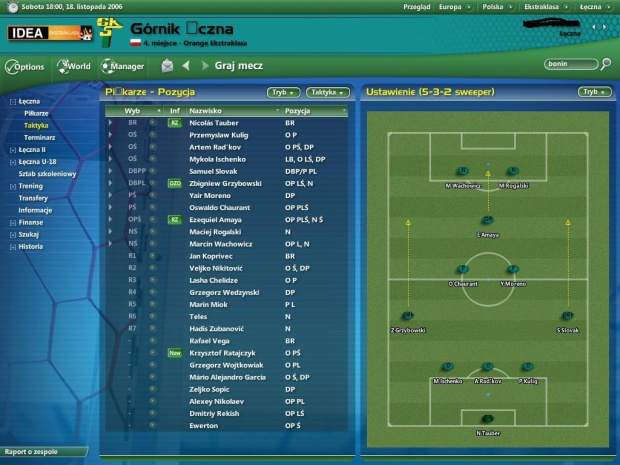Select Piłkarze in the left sidebar
This screenshot has height=465, width=620.
[37, 114]
